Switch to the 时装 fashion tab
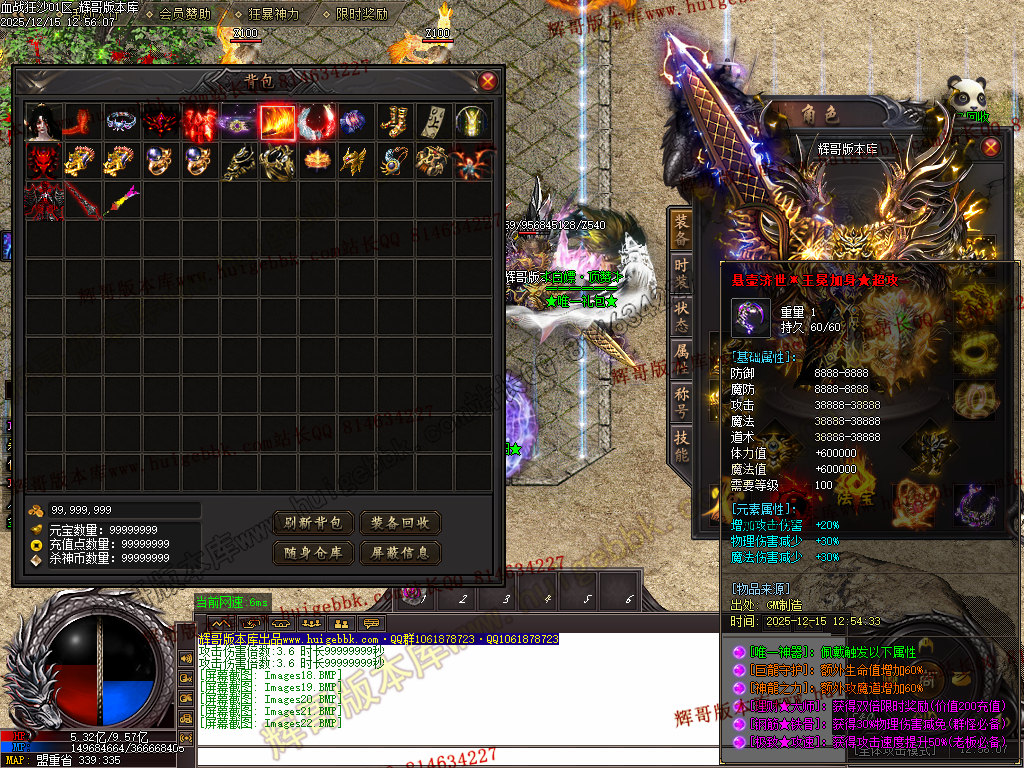The width and height of the screenshot is (1024, 768). 681,273
